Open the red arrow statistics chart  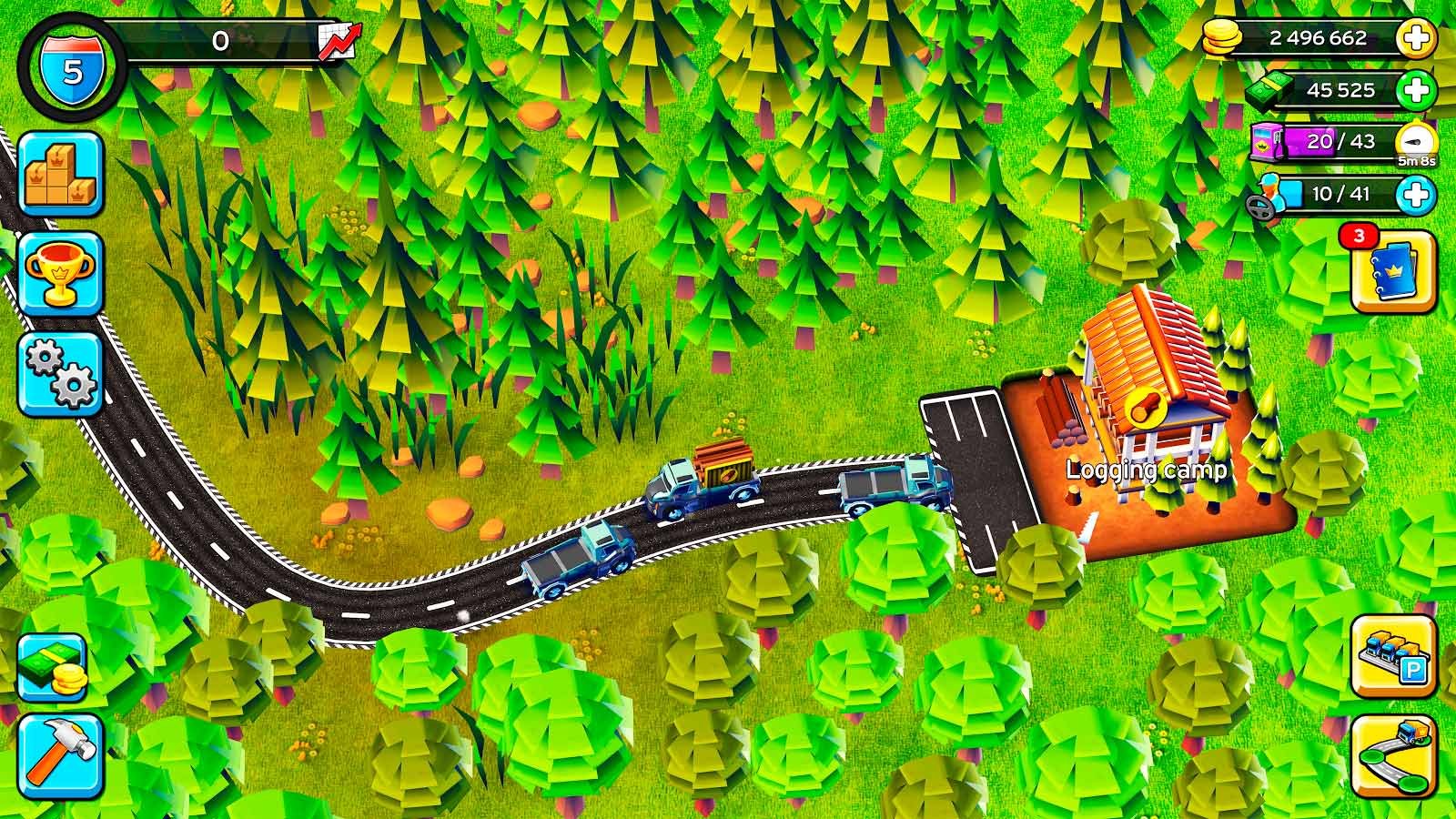[x=339, y=42]
